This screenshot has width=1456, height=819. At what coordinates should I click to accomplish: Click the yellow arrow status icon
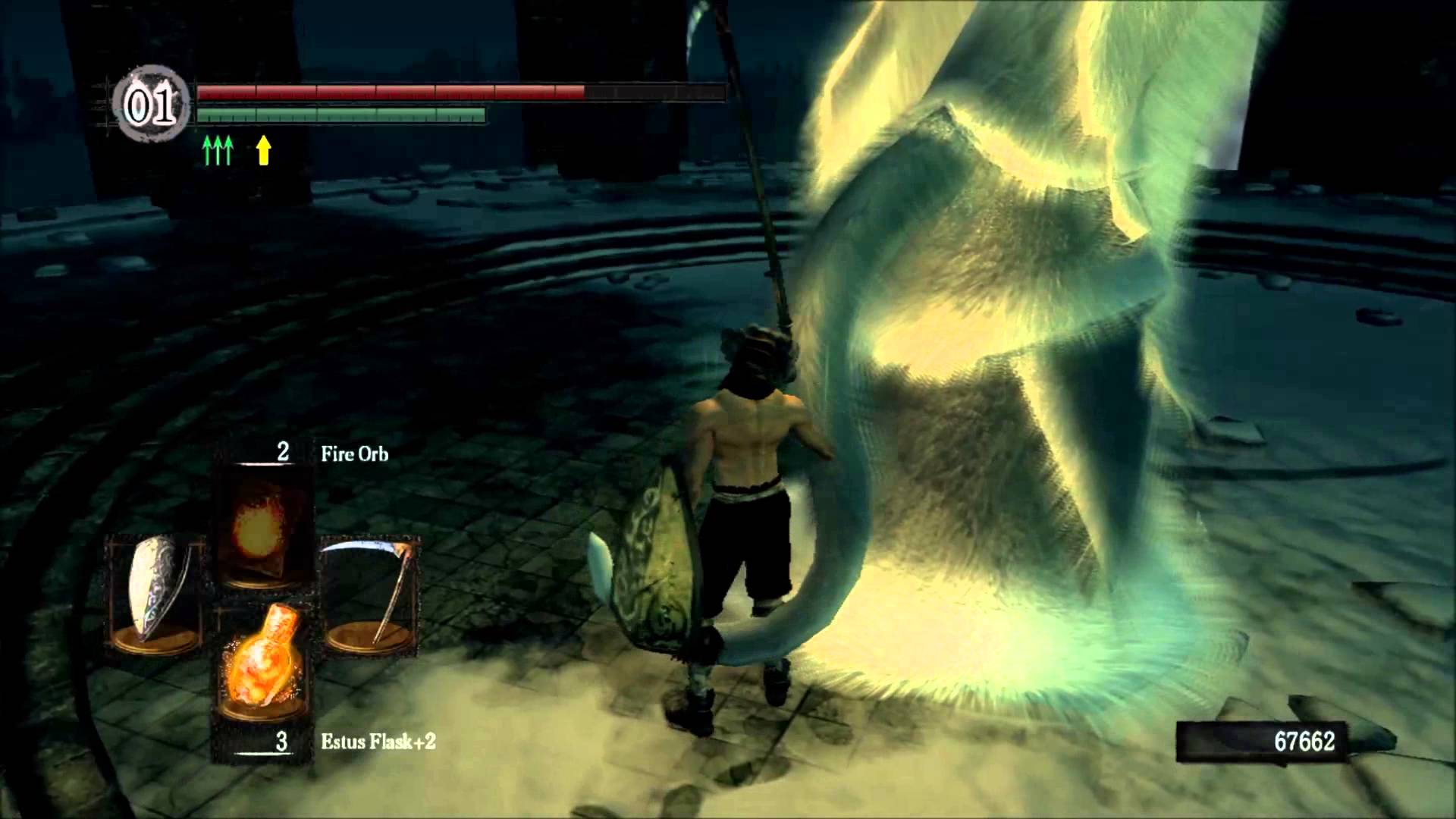[263, 150]
